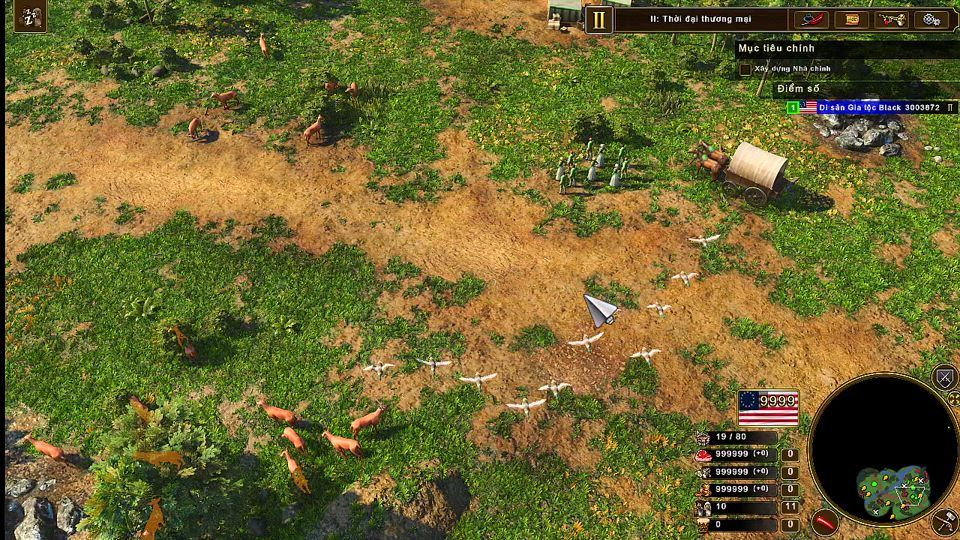Click the hammer button beside the minimap
This screenshot has width=960, height=540.
tap(944, 520)
